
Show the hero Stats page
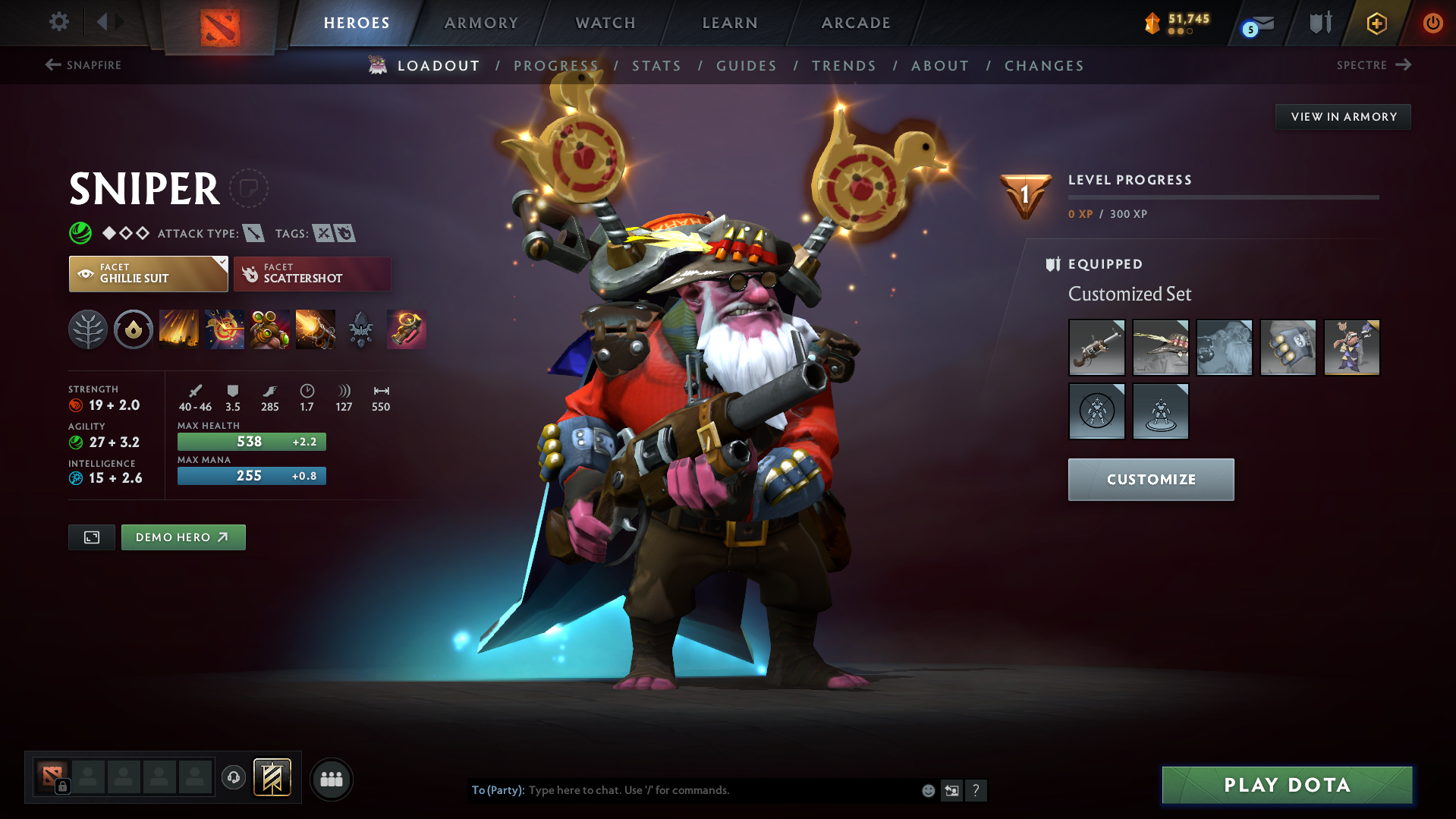[x=656, y=66]
